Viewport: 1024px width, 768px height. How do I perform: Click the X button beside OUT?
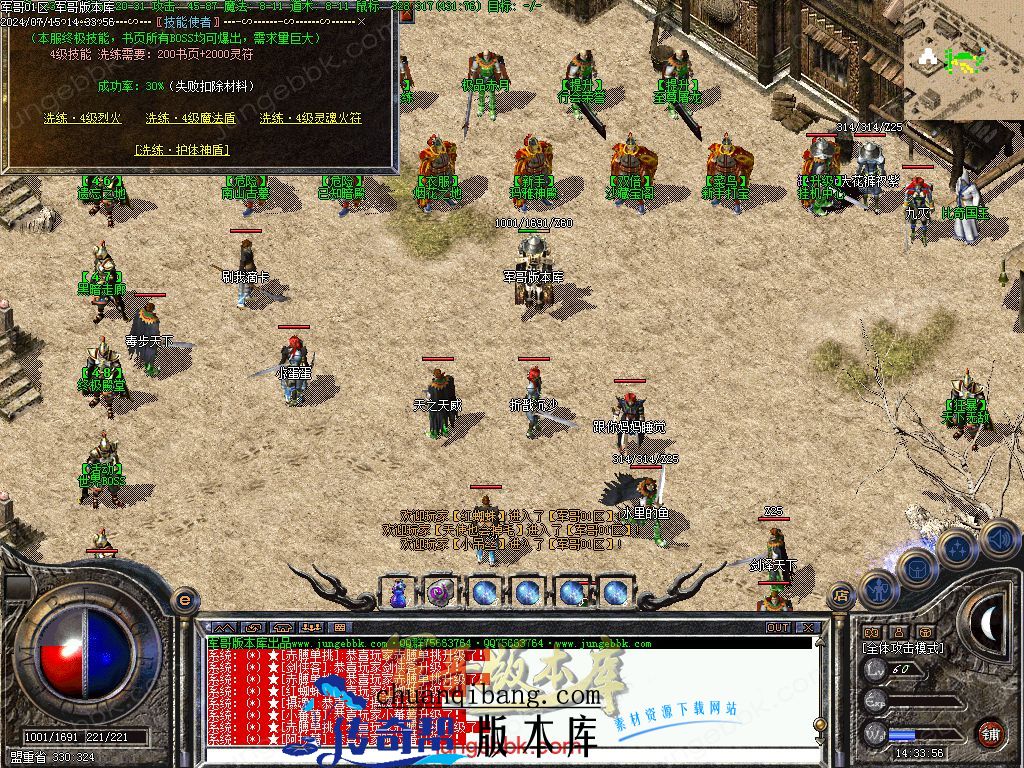808,628
